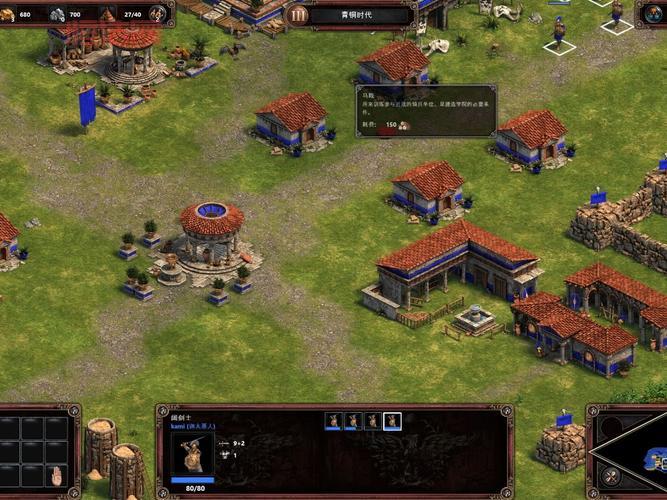Click the stop hand command icon
Viewport: 667px width, 500px height.
pyautogui.click(x=57, y=475)
